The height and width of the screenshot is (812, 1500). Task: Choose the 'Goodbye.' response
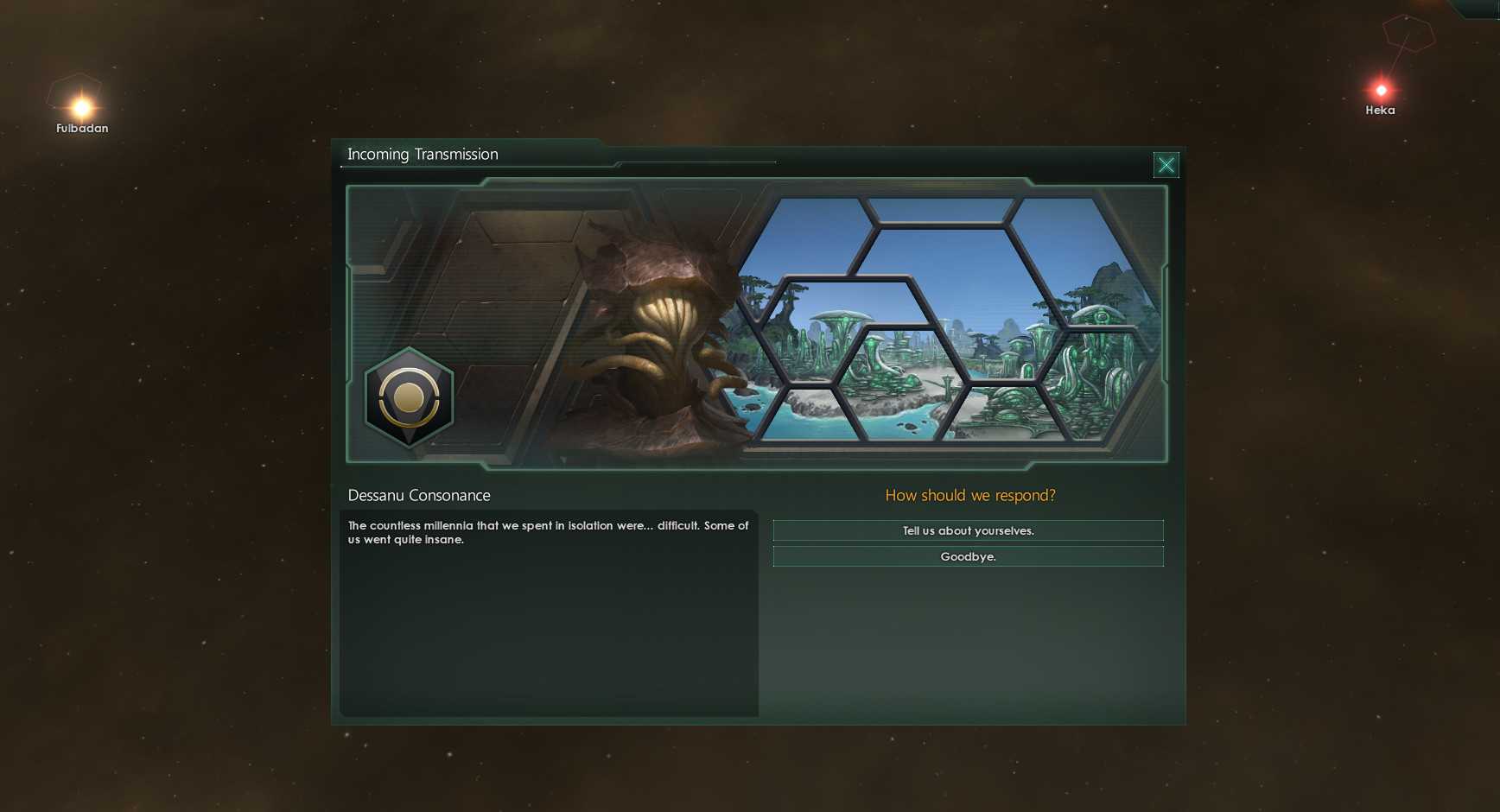(x=968, y=556)
